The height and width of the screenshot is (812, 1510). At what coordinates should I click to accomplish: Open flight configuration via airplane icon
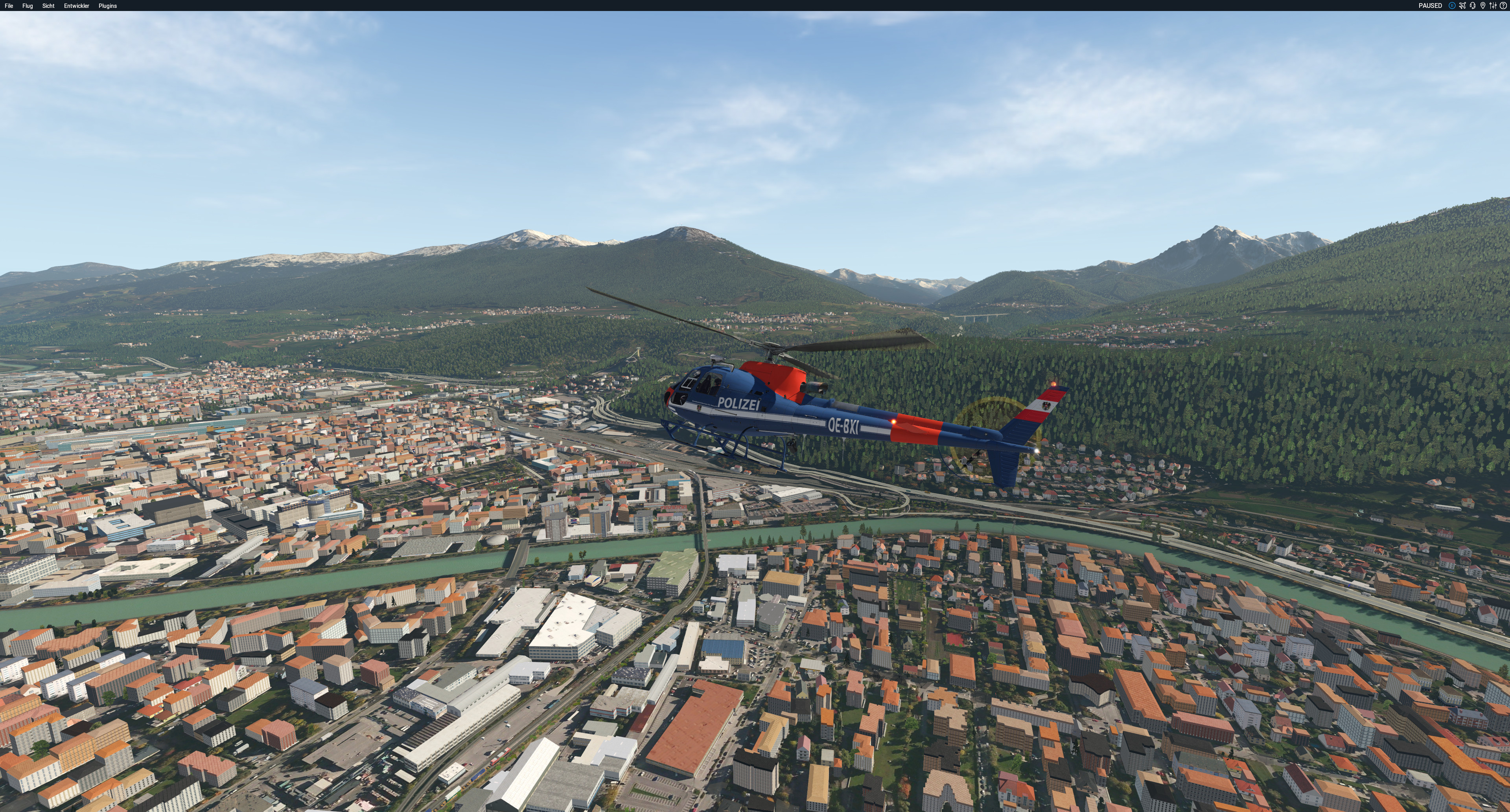click(x=1462, y=6)
